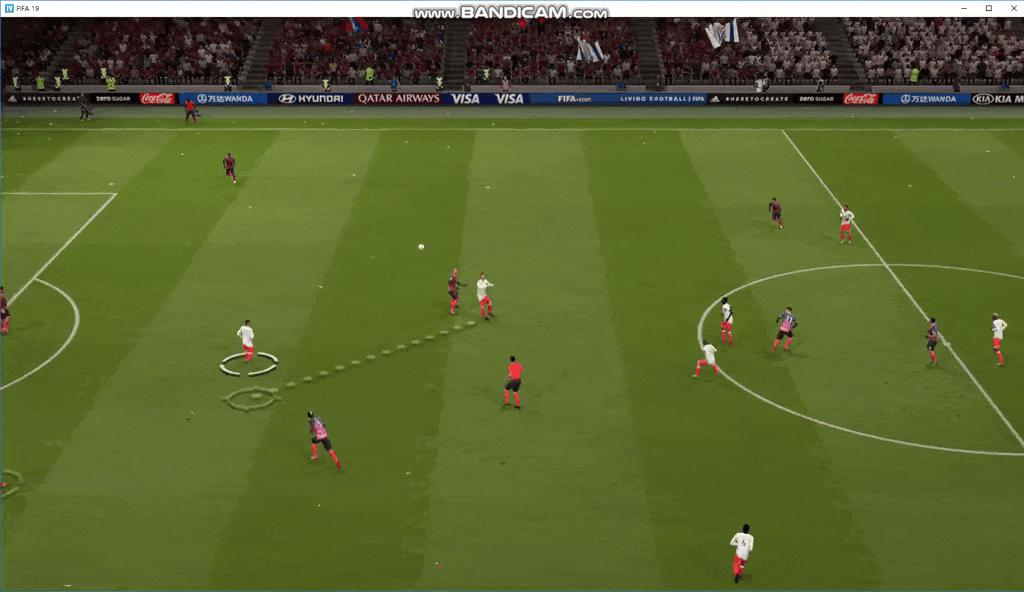Maximize the FIFA 19 window

989,8
